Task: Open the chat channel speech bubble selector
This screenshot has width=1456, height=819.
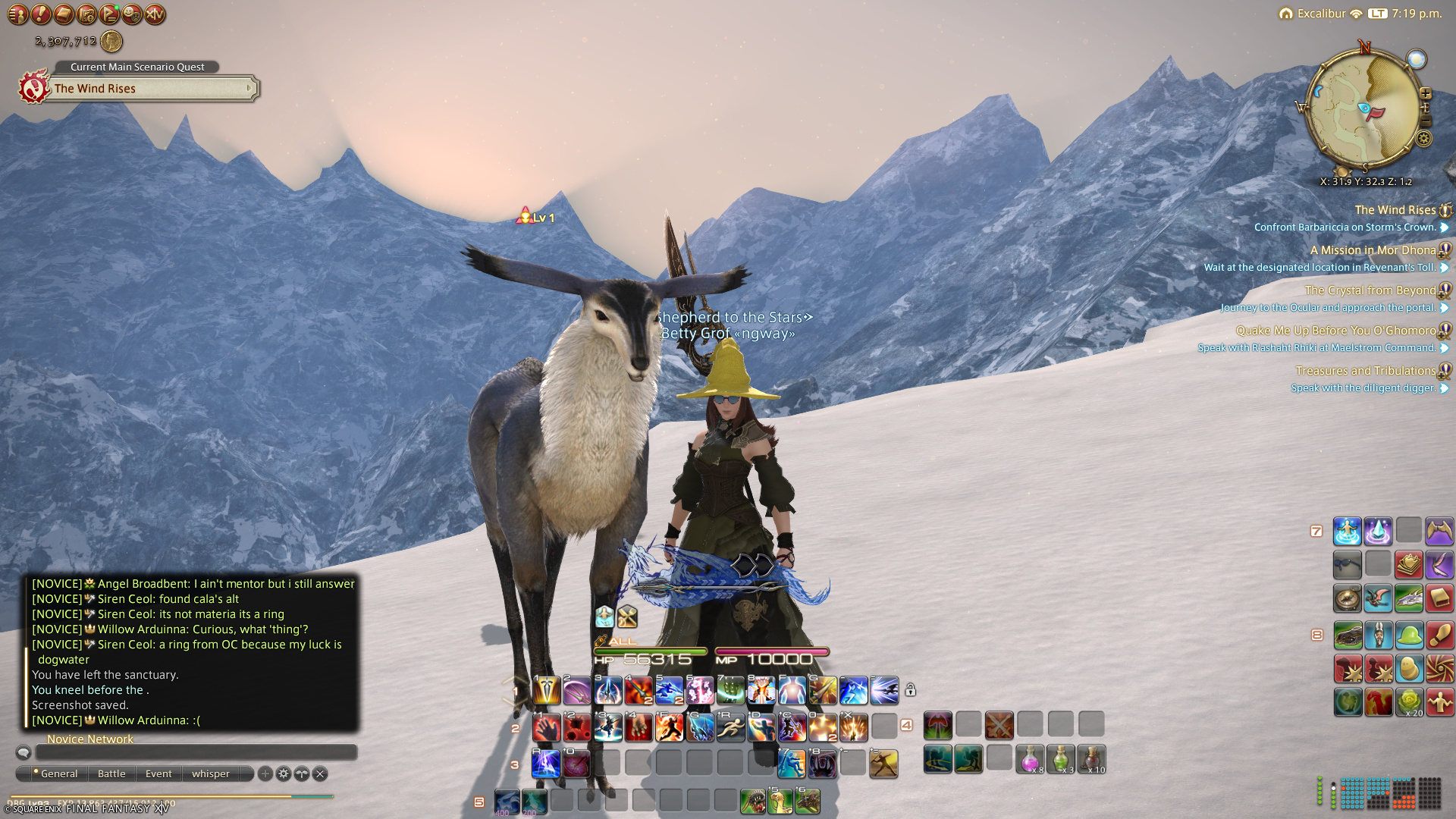Action: (24, 752)
